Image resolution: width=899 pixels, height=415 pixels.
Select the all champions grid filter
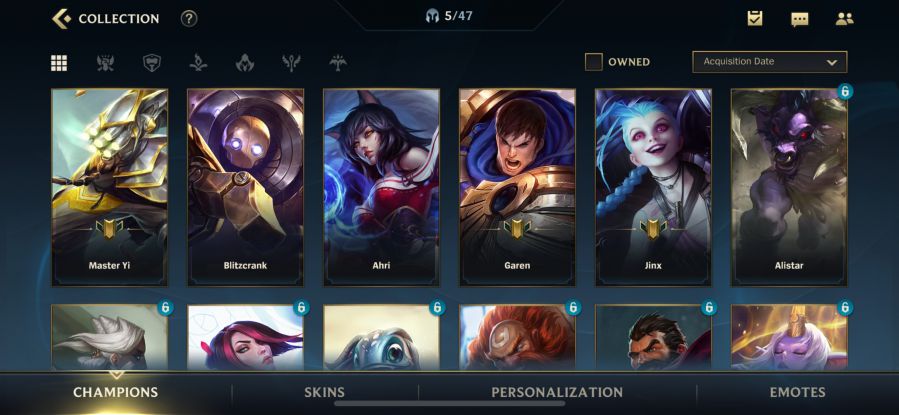[x=59, y=63]
